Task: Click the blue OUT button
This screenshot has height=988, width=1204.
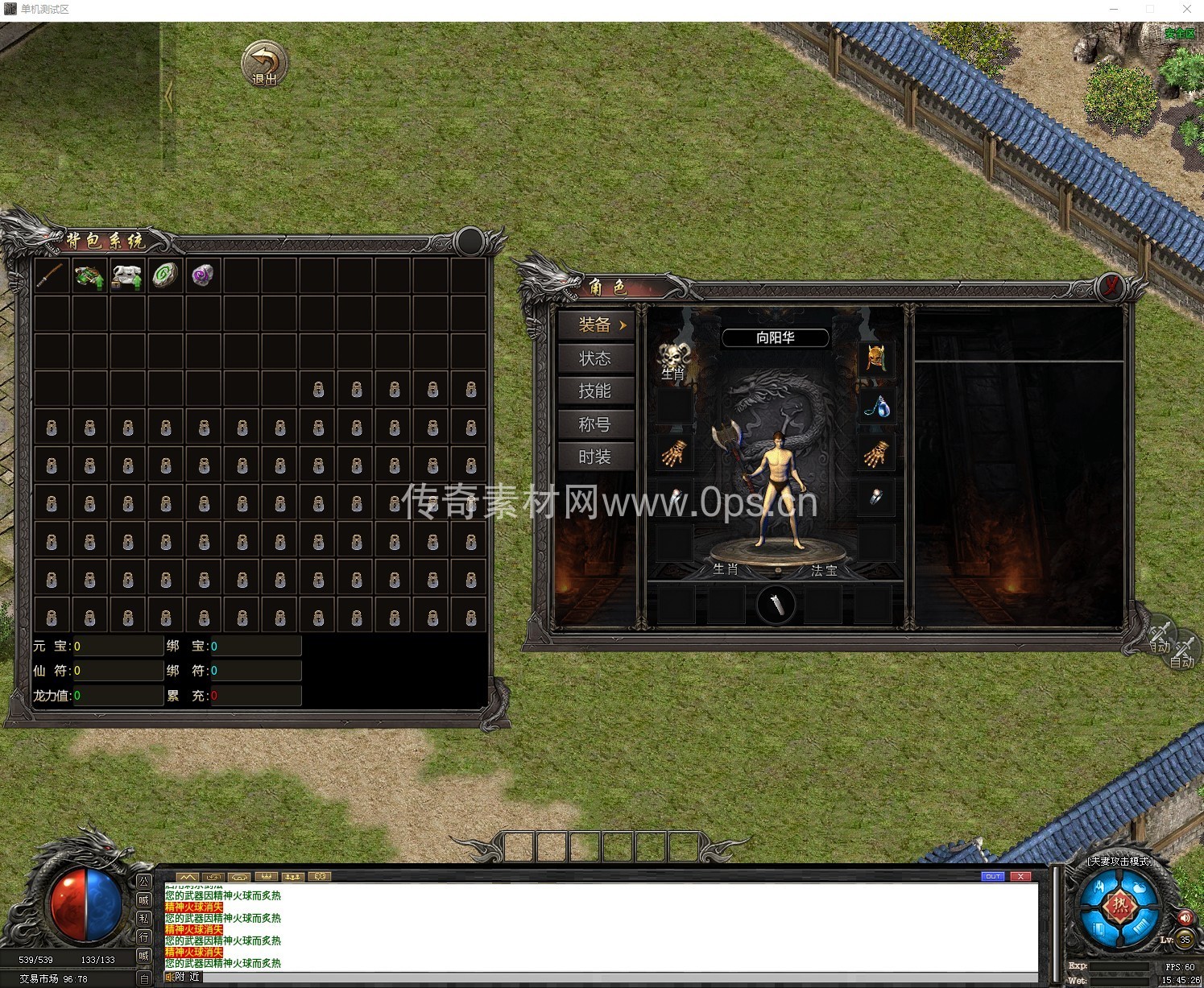Action: pos(993,876)
